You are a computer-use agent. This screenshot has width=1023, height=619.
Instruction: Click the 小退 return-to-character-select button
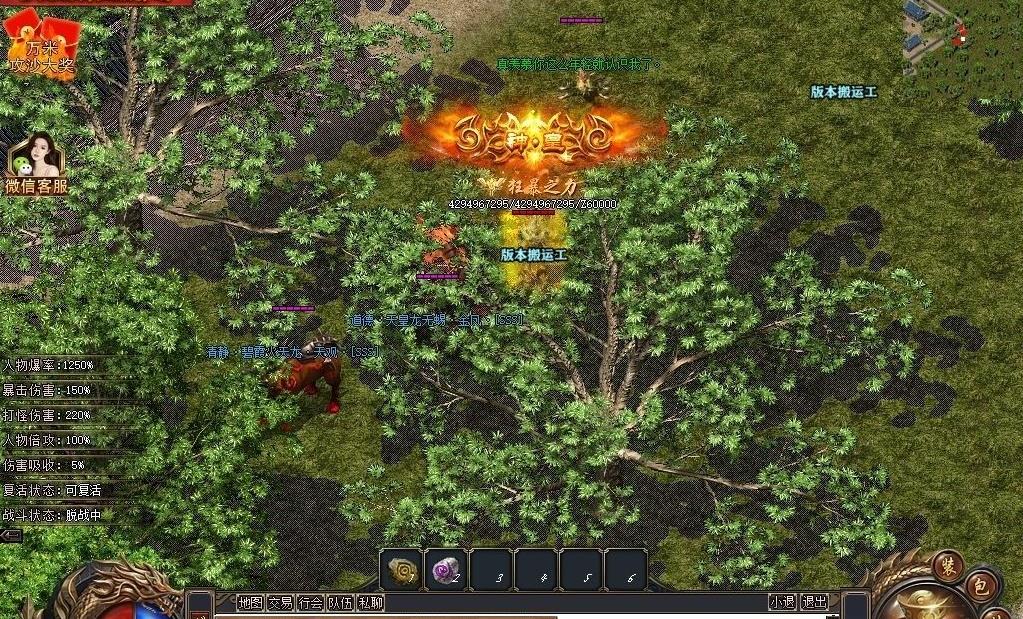coord(782,602)
